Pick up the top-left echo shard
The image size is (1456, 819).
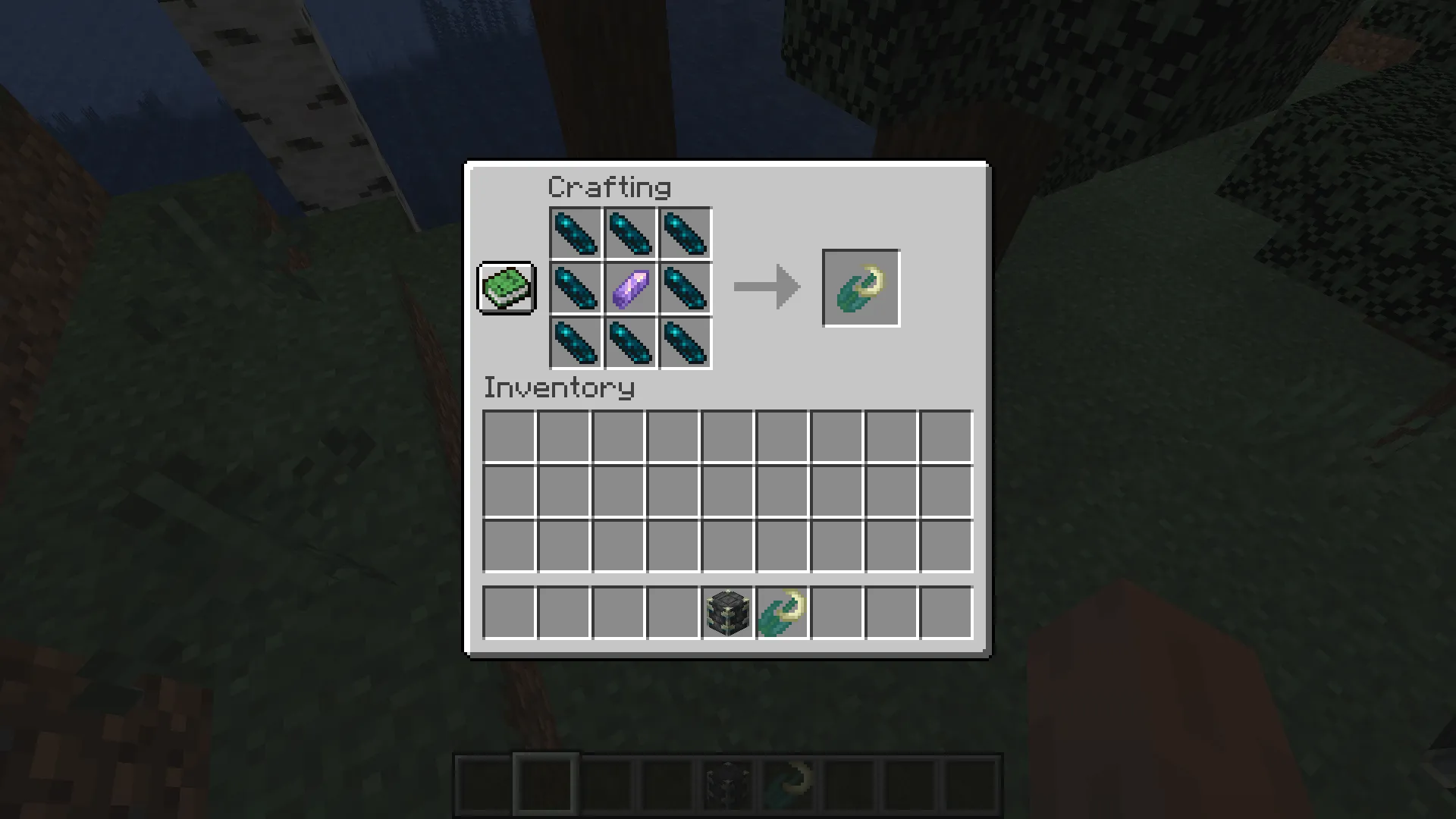[x=575, y=234]
